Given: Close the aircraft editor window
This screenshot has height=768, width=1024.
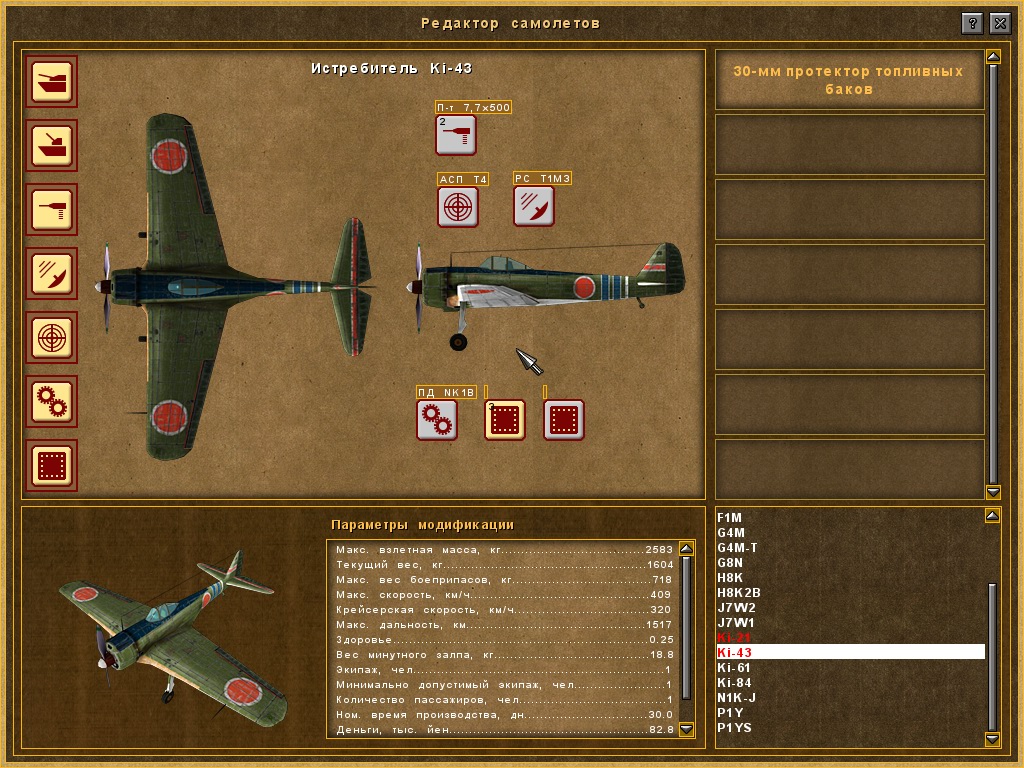Looking at the screenshot, I should coord(999,22).
